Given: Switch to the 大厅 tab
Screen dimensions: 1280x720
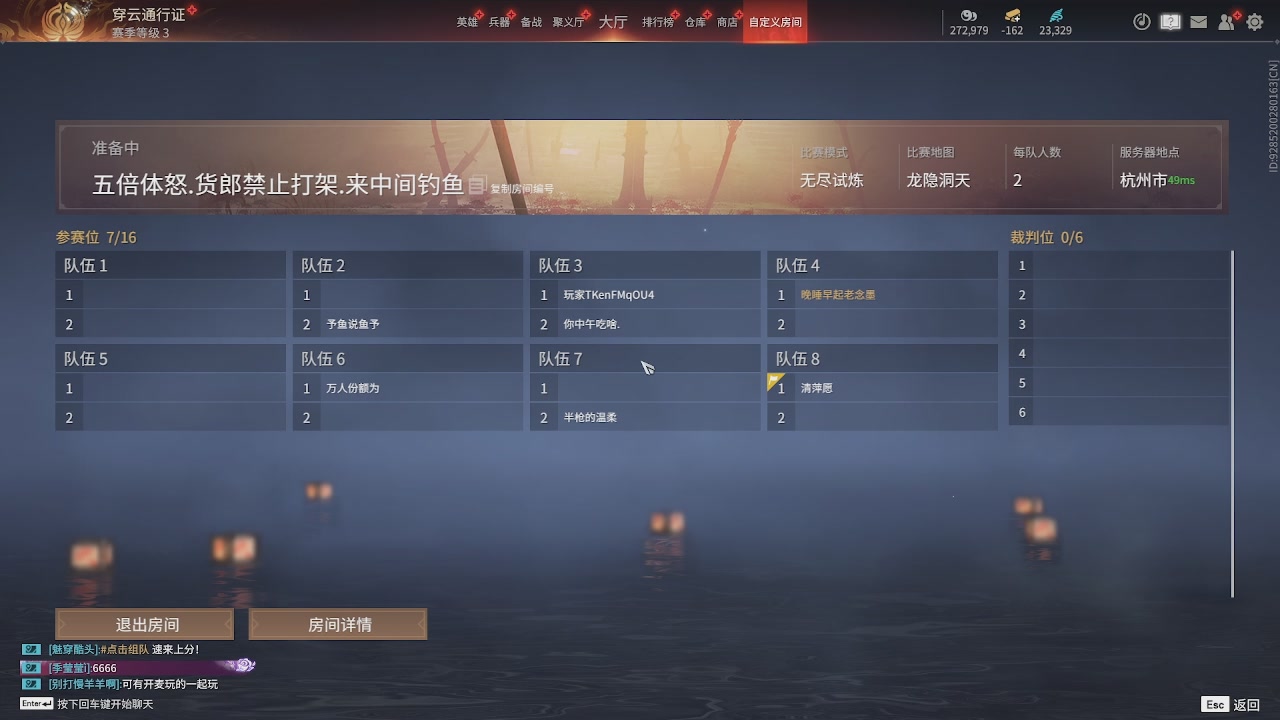Looking at the screenshot, I should coord(612,20).
